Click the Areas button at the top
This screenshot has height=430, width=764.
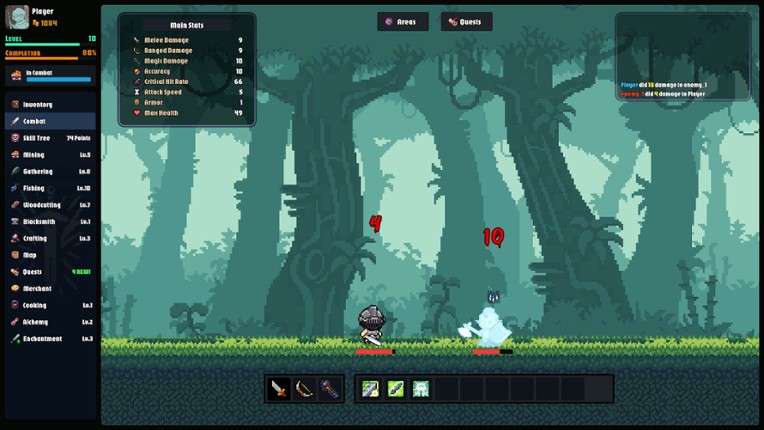click(403, 21)
